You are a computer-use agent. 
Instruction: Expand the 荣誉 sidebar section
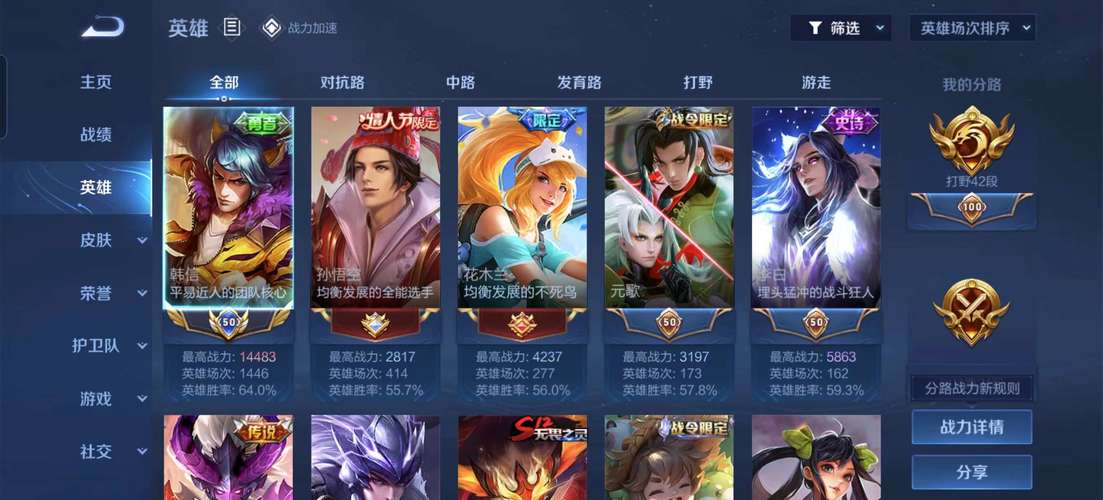point(112,293)
